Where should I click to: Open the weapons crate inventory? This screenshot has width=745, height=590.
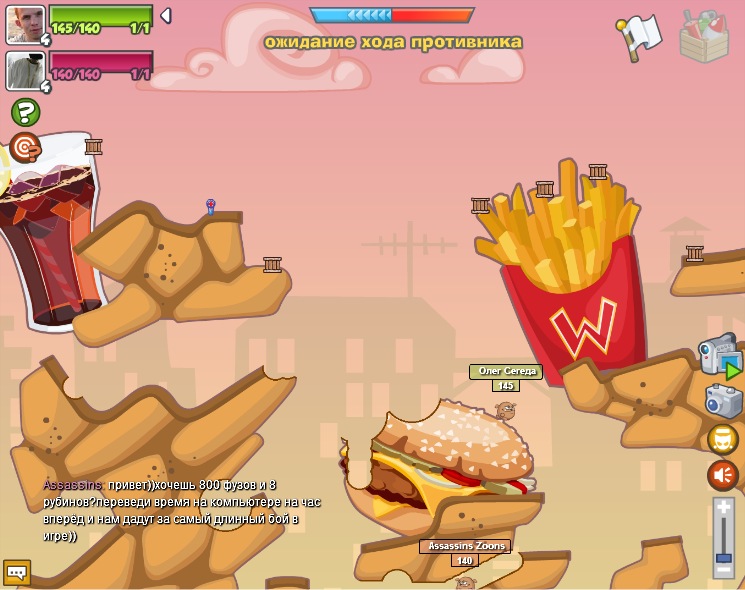[x=703, y=35]
